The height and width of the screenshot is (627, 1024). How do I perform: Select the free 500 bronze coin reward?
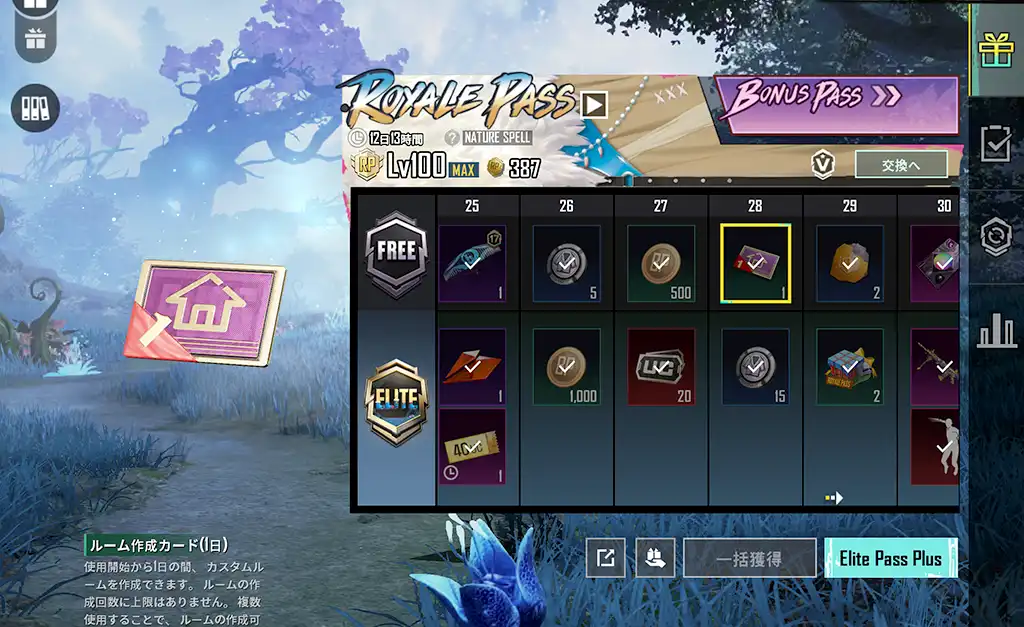(x=661, y=264)
